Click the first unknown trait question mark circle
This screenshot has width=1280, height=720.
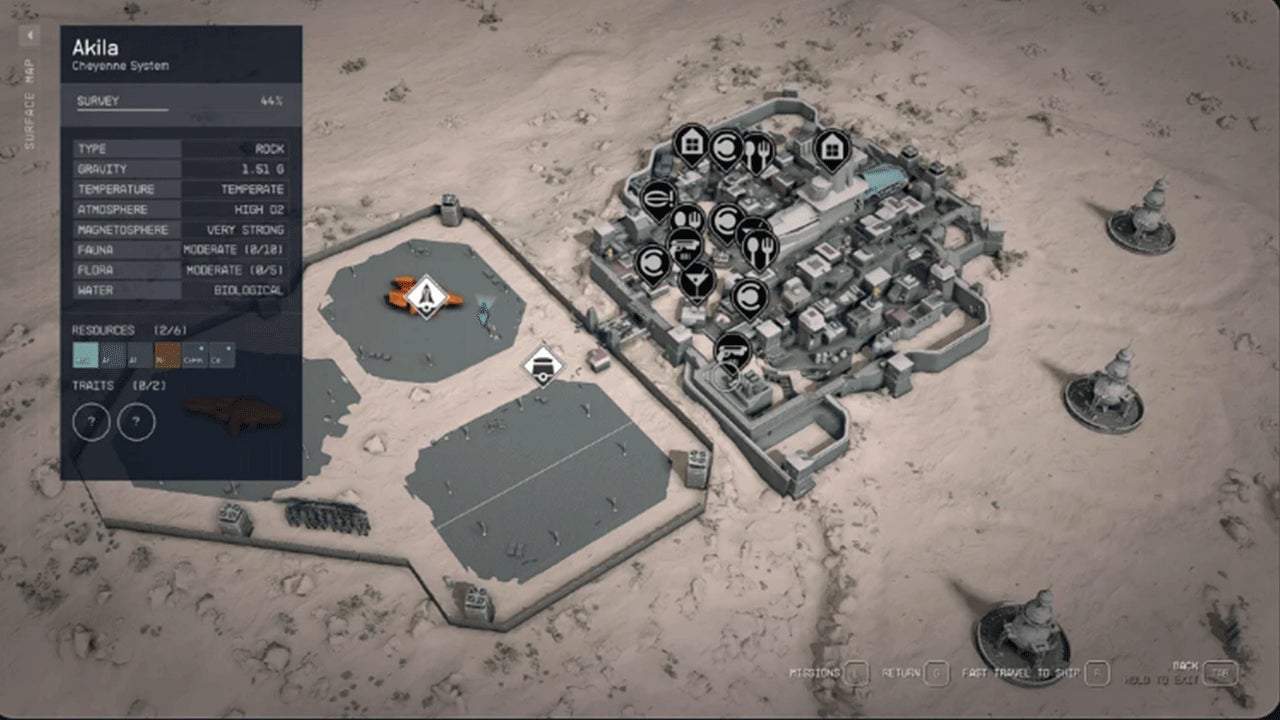pos(91,421)
